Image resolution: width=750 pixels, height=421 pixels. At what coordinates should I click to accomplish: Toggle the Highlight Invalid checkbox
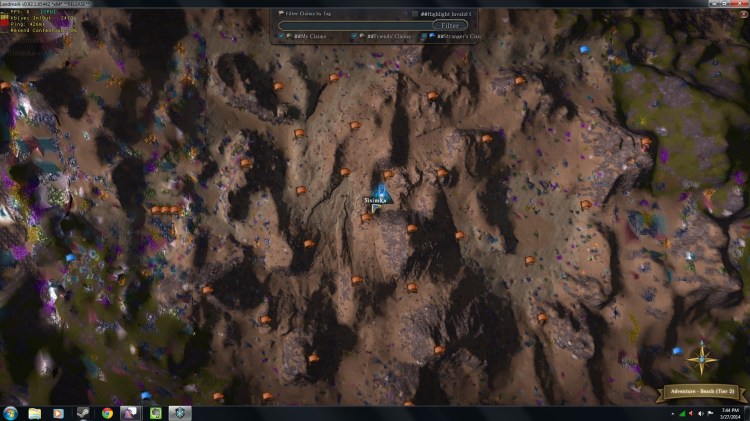[x=415, y=13]
